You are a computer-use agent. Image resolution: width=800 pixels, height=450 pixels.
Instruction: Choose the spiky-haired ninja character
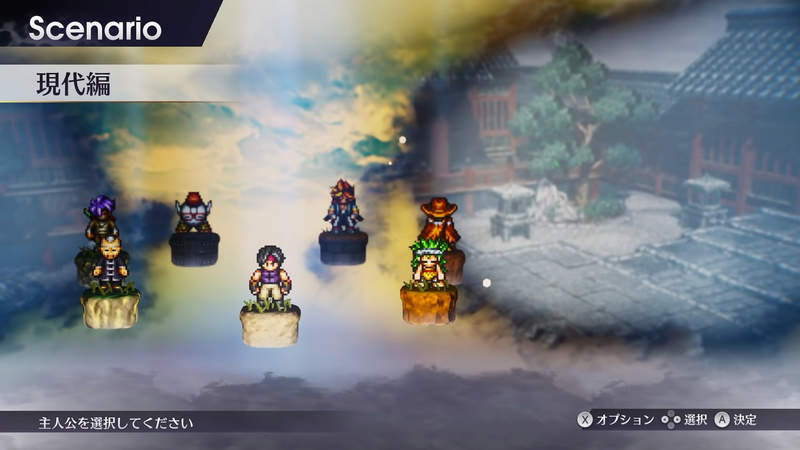click(342, 206)
